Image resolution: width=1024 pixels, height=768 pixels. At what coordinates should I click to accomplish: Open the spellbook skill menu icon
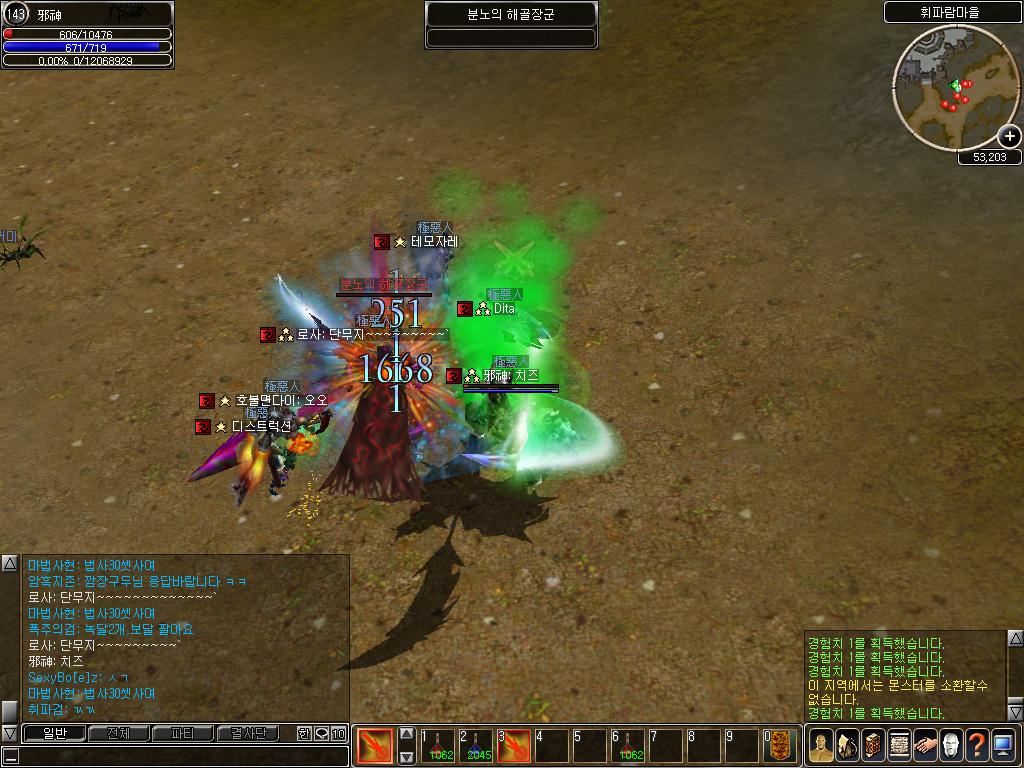[872, 746]
